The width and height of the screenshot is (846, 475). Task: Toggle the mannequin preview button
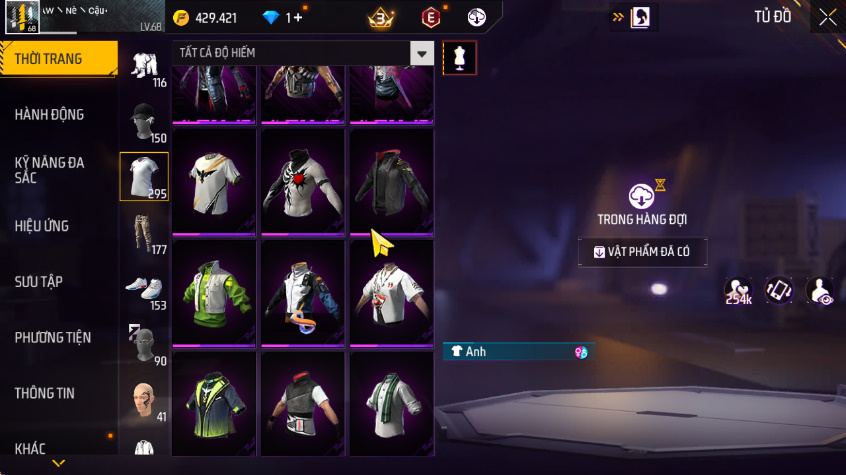[460, 57]
